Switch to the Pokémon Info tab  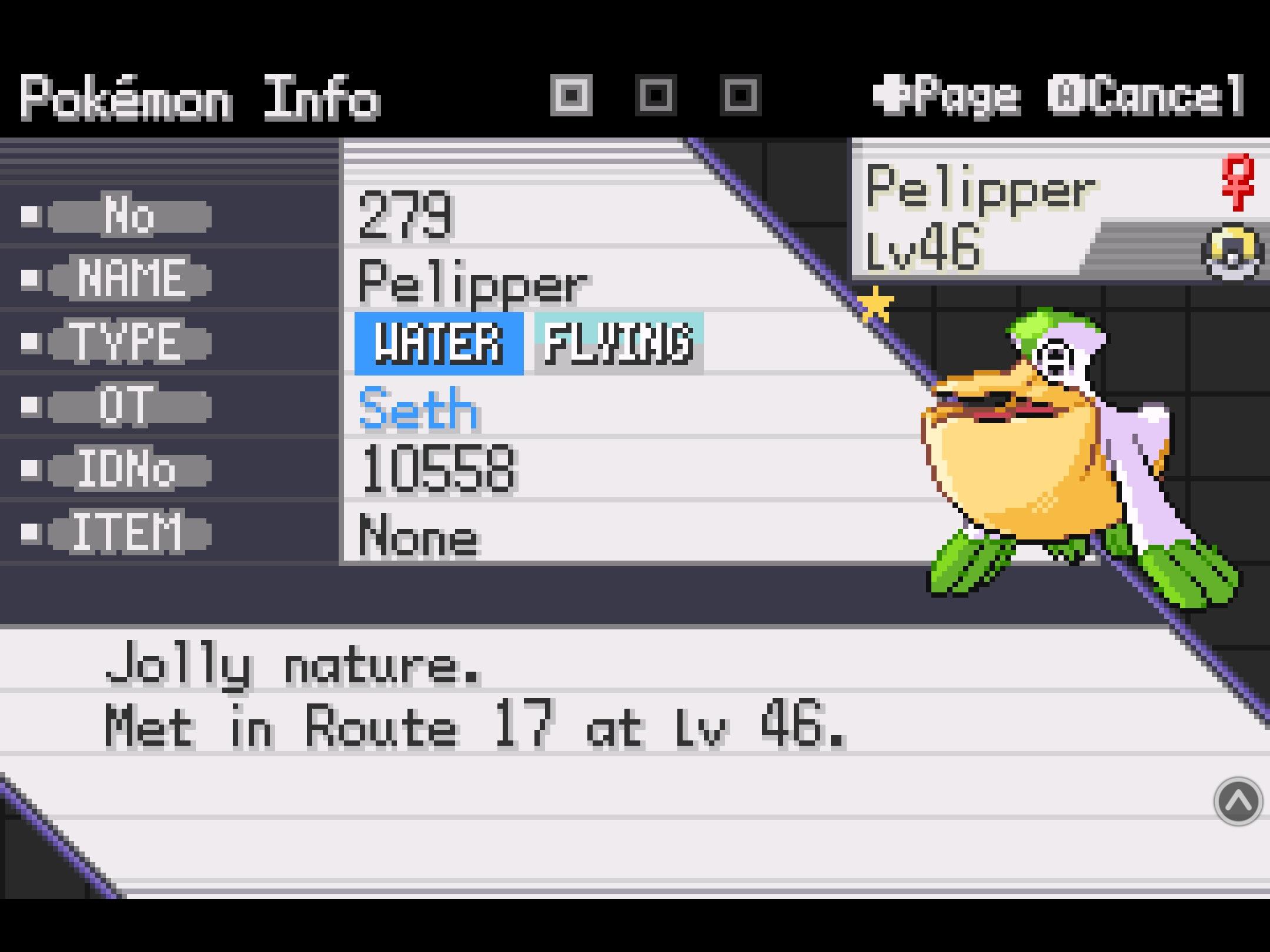(x=200, y=97)
